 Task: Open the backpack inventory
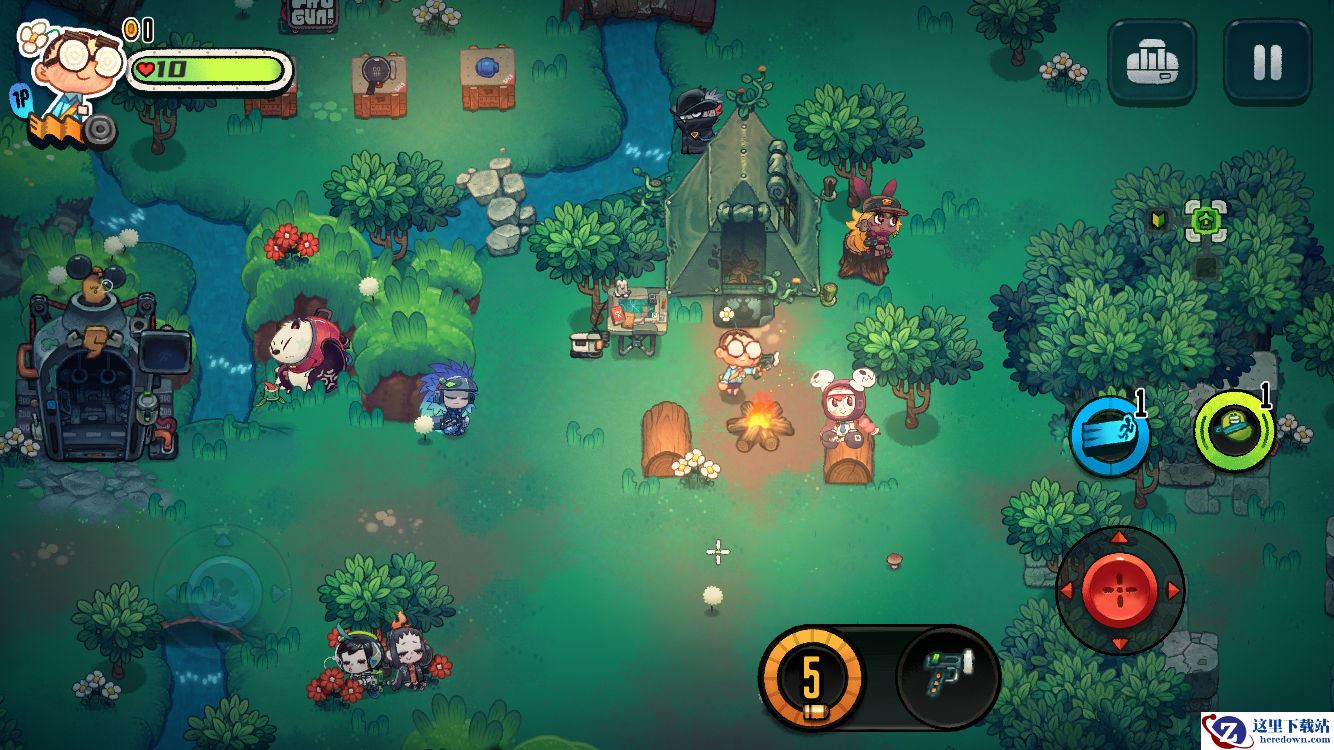coord(1152,62)
